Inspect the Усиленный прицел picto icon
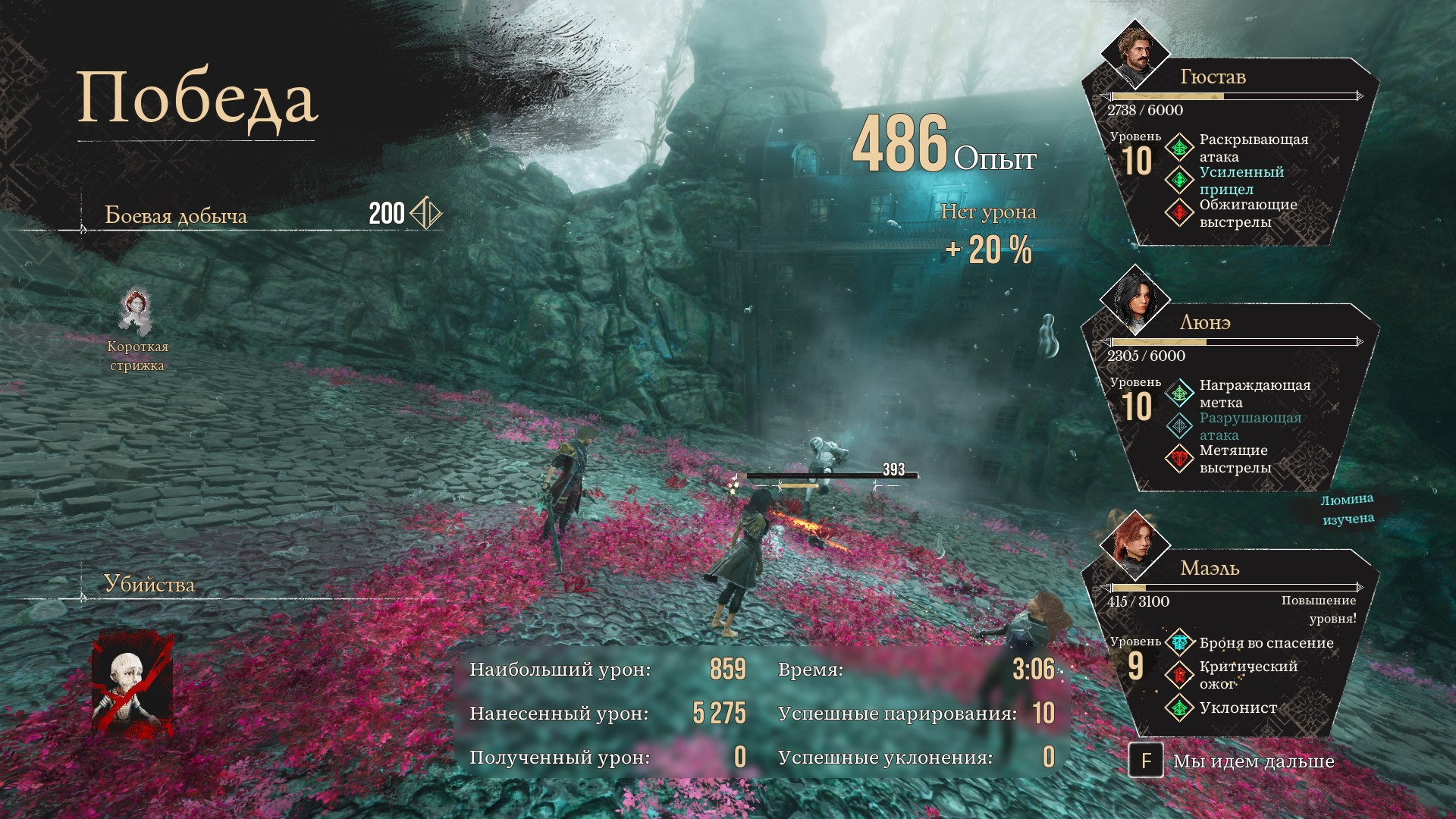The width and height of the screenshot is (1456, 819). pyautogui.click(x=1180, y=180)
